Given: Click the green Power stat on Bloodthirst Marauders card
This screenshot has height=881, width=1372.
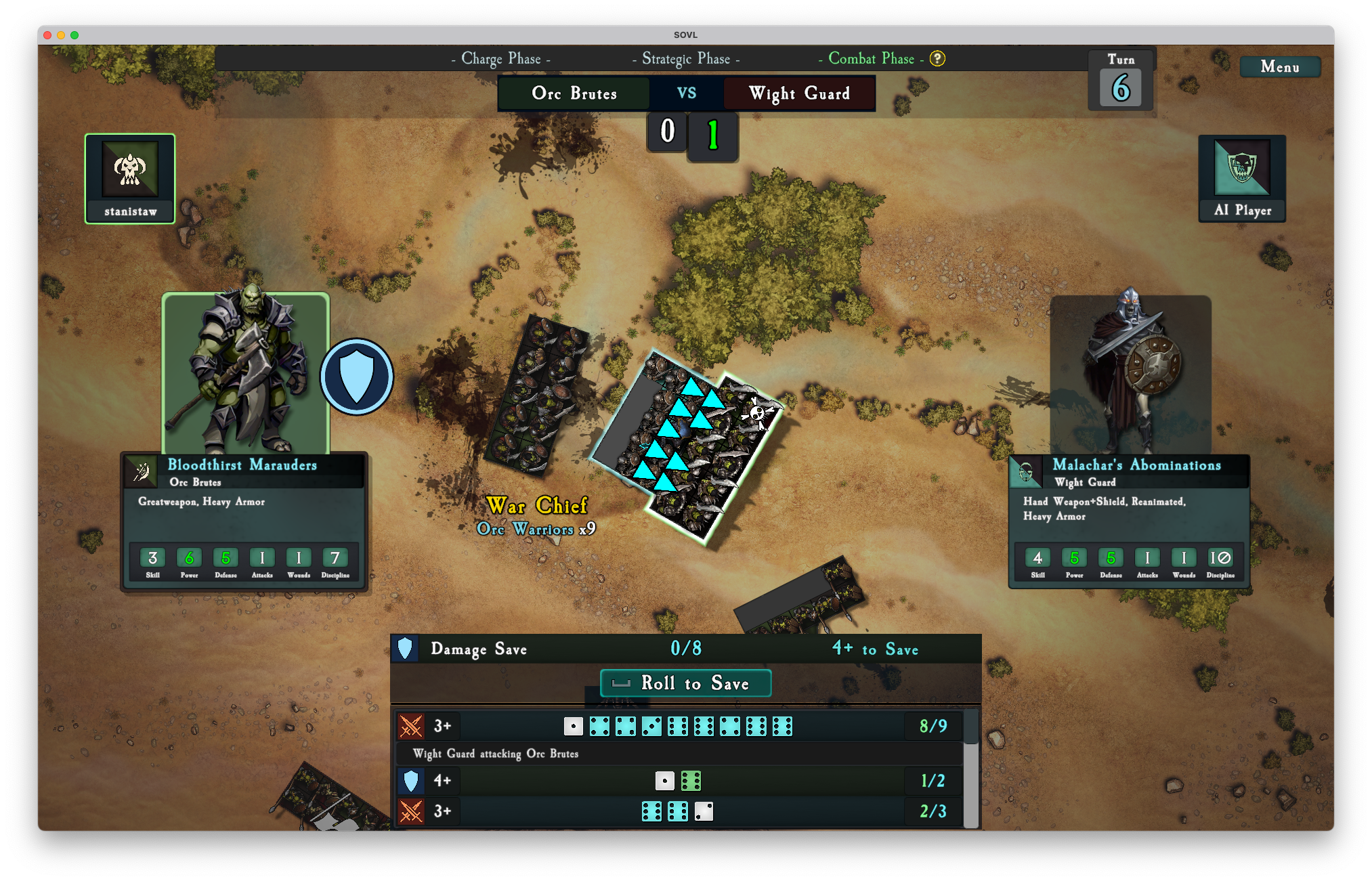Looking at the screenshot, I should point(189,557).
